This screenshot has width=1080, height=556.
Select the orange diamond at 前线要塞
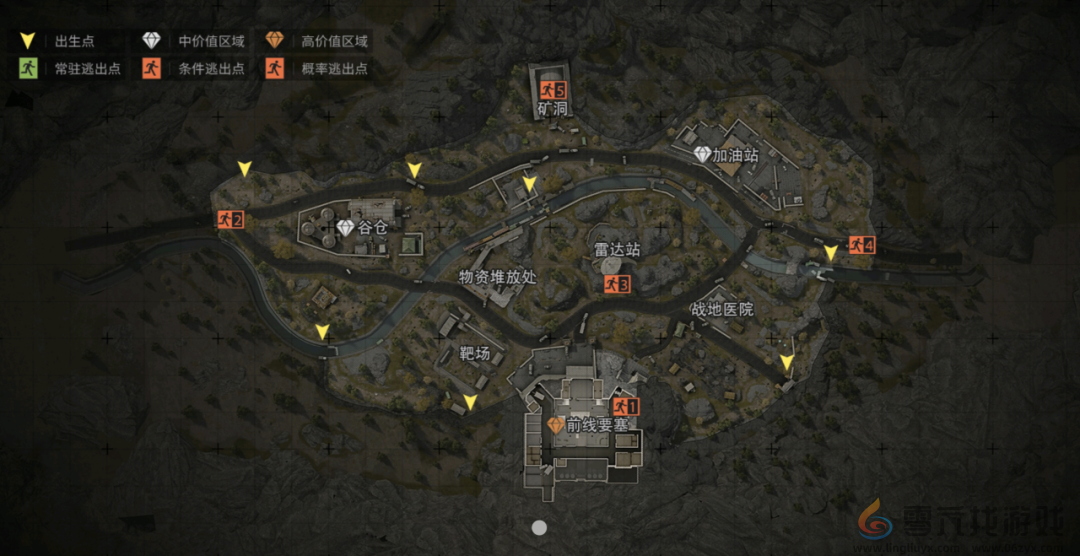(556, 425)
